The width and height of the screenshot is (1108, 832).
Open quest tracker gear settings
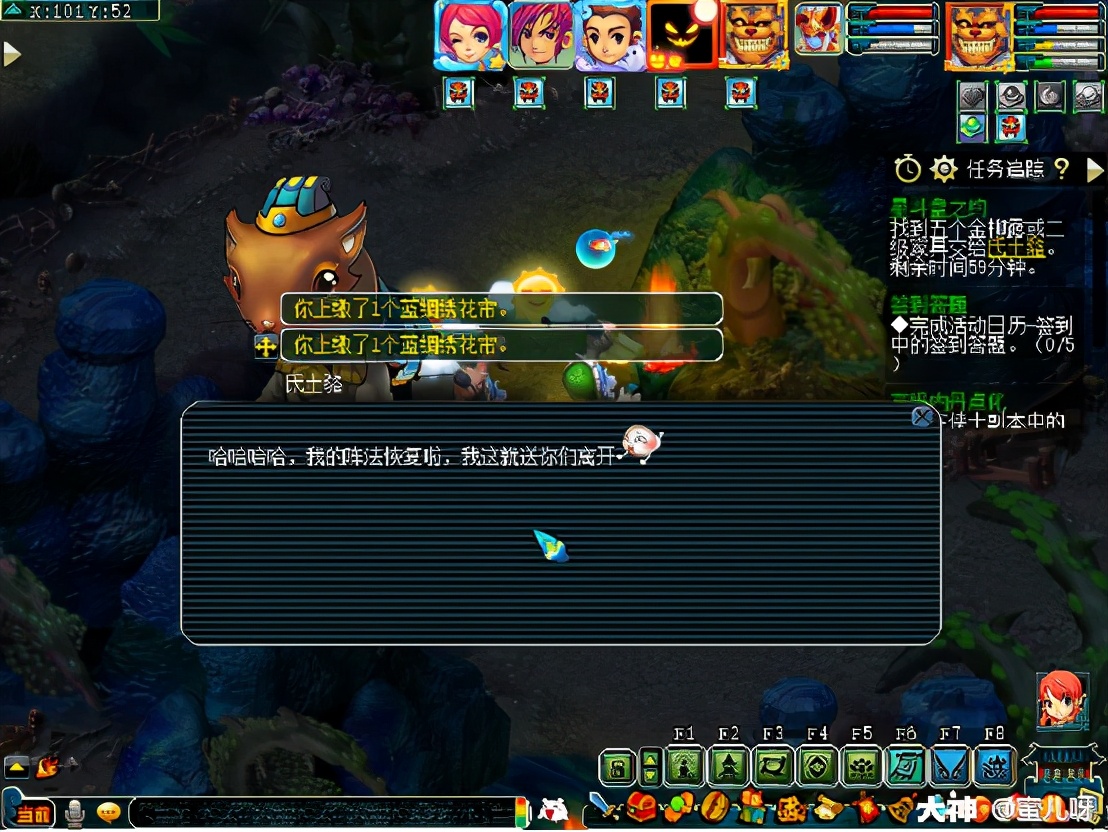(x=944, y=169)
